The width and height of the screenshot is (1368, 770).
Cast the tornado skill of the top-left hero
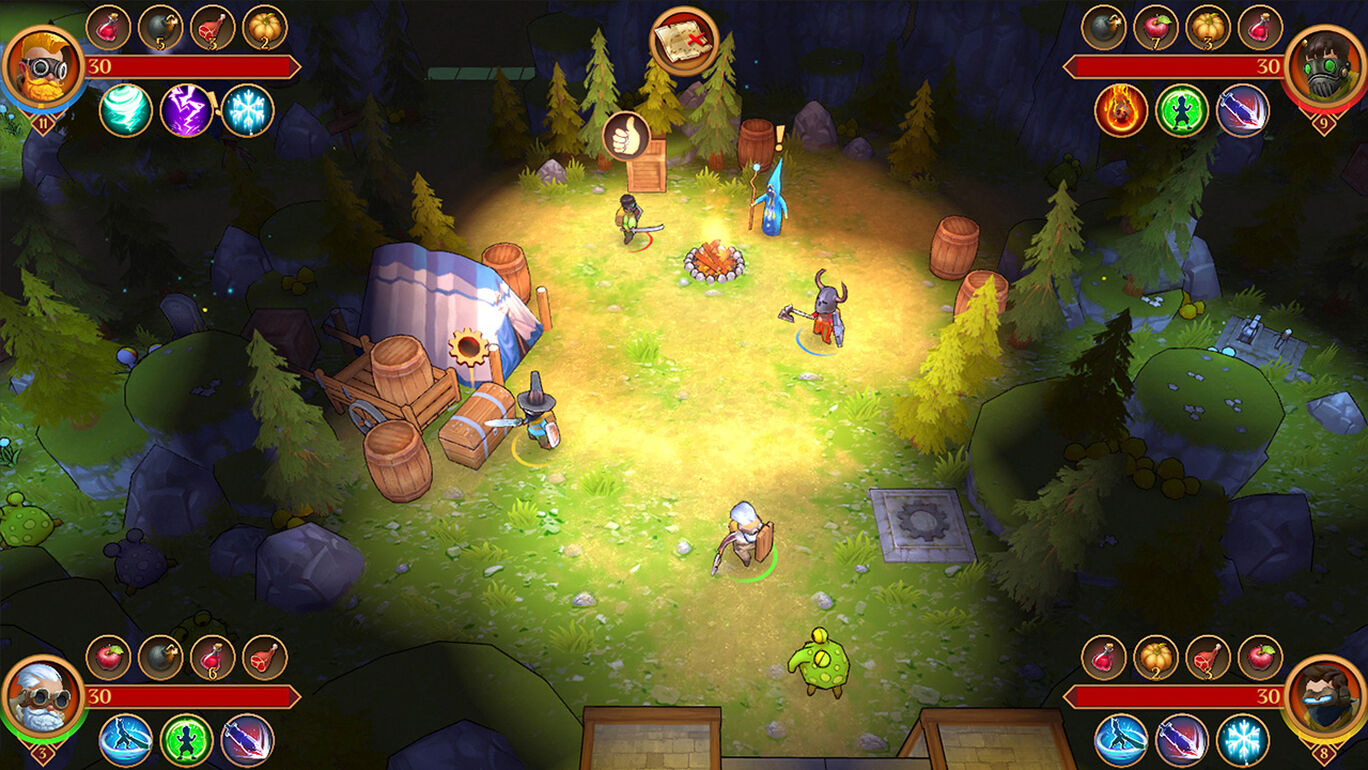128,110
